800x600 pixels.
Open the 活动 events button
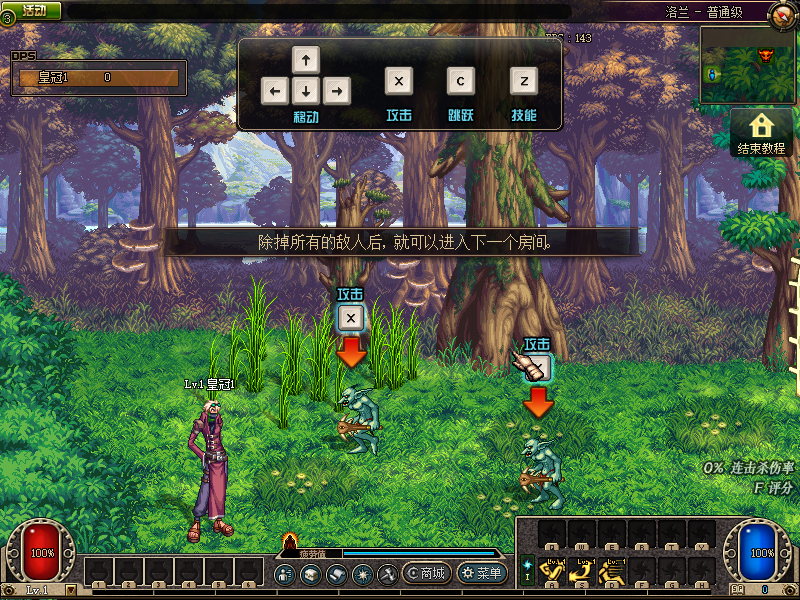click(x=33, y=10)
